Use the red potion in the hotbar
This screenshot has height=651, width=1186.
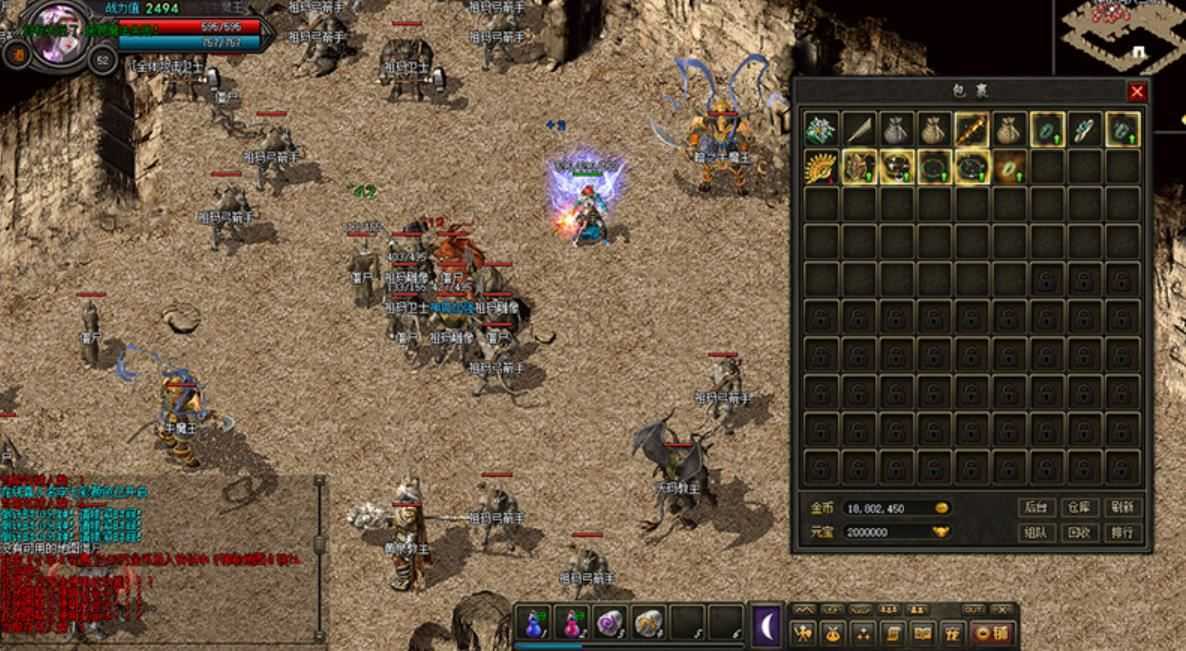[571, 623]
